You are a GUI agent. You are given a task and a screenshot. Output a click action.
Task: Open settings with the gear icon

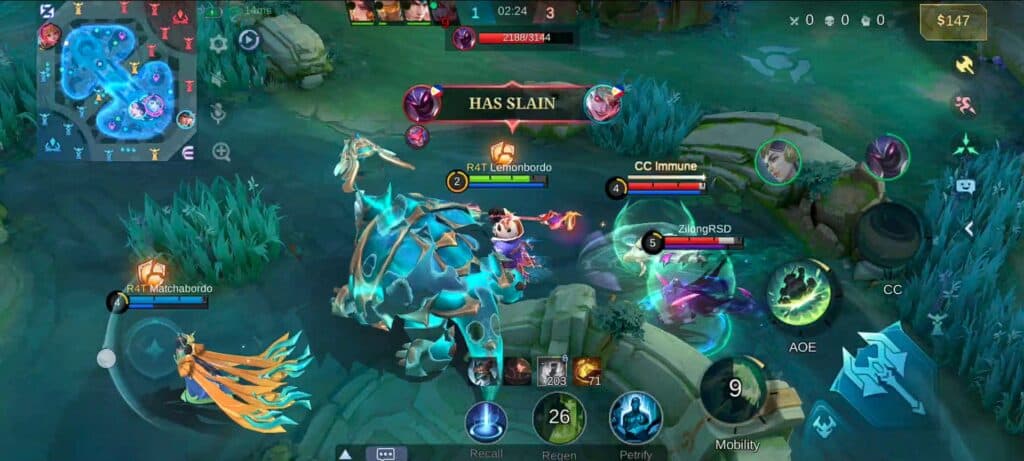coord(219,44)
